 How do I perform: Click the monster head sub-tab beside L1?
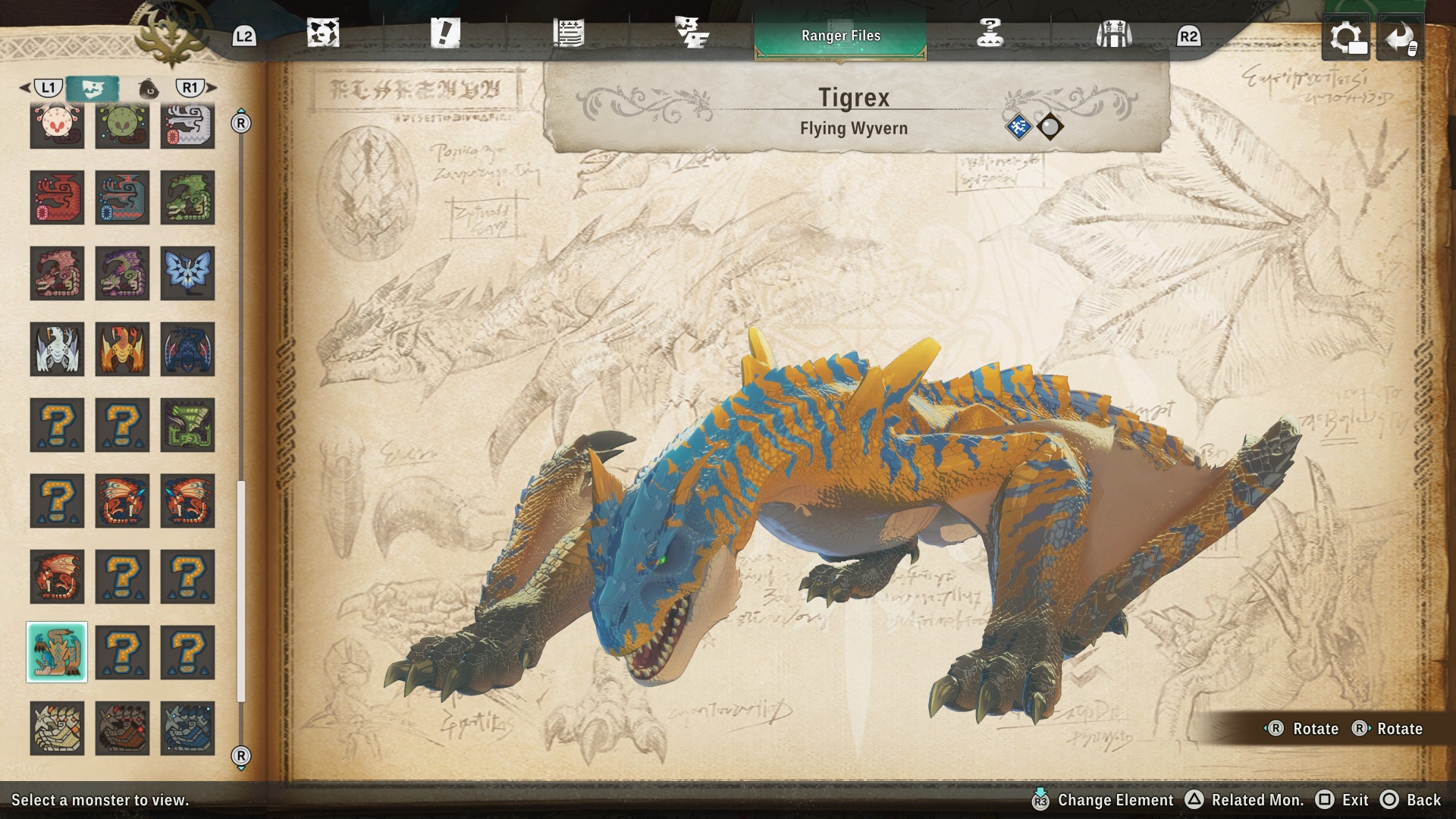93,87
